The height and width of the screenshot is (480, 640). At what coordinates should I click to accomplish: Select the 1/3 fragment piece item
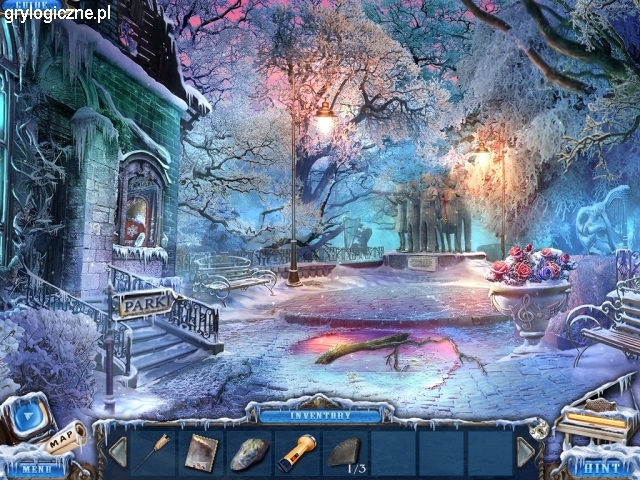tap(346, 452)
